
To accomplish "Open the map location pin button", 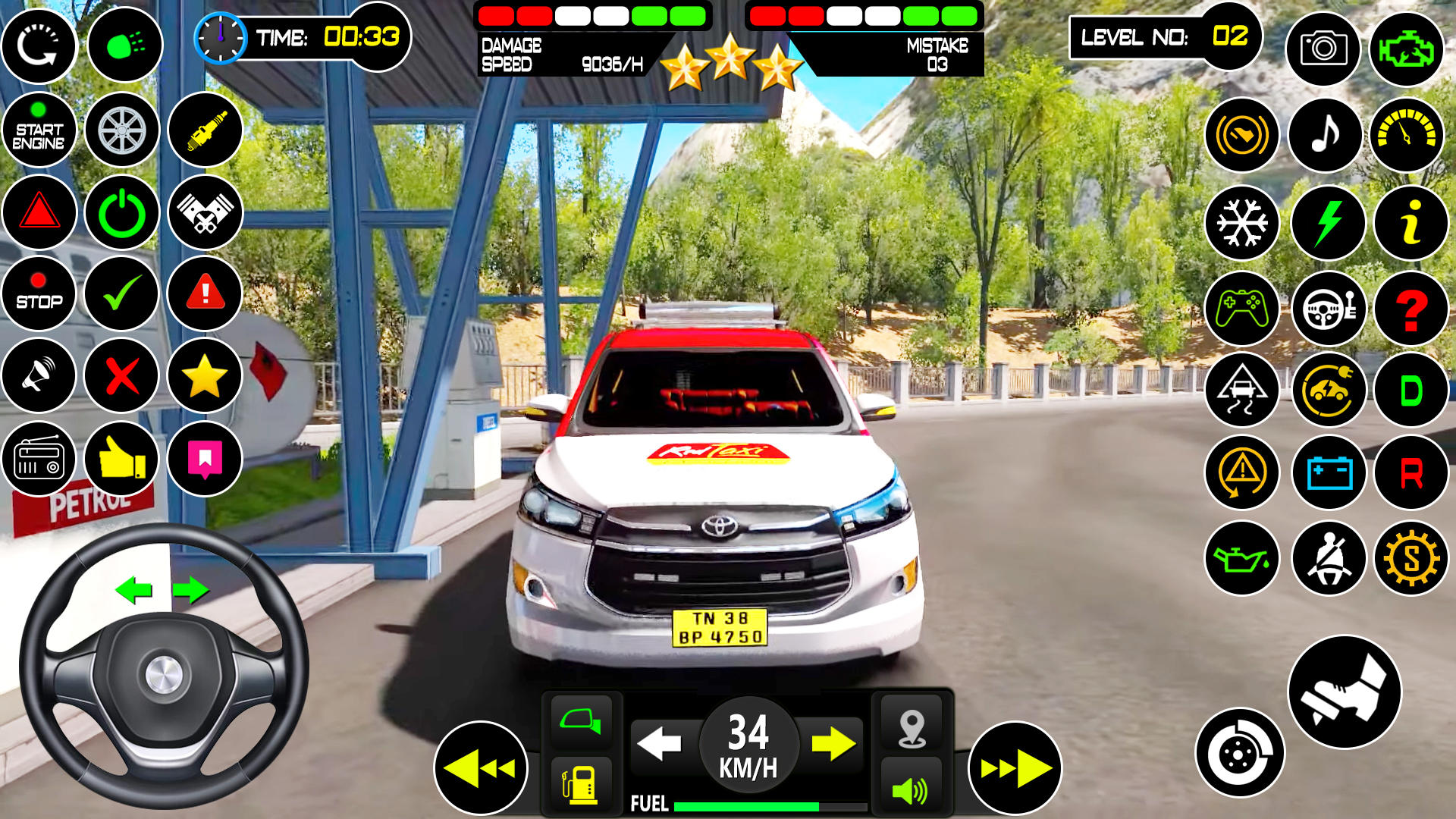I will 912,728.
